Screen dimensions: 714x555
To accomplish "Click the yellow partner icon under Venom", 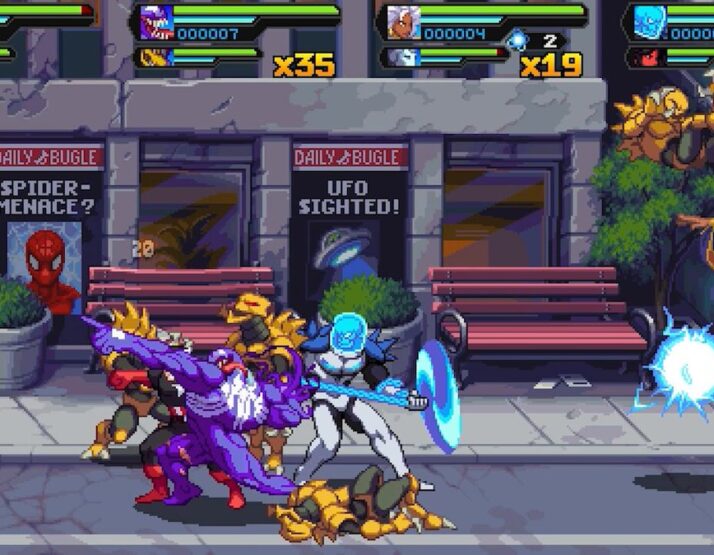I will coord(153,58).
